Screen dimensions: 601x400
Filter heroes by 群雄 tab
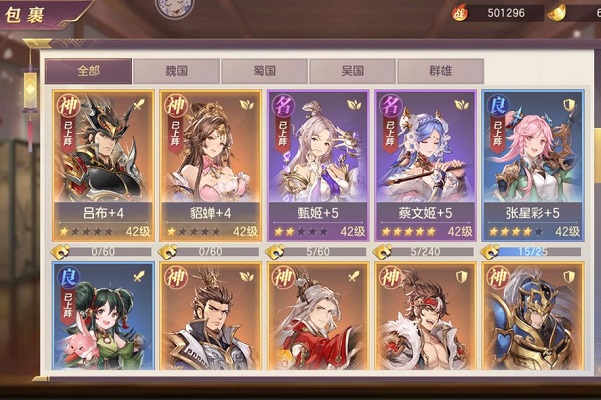440,71
